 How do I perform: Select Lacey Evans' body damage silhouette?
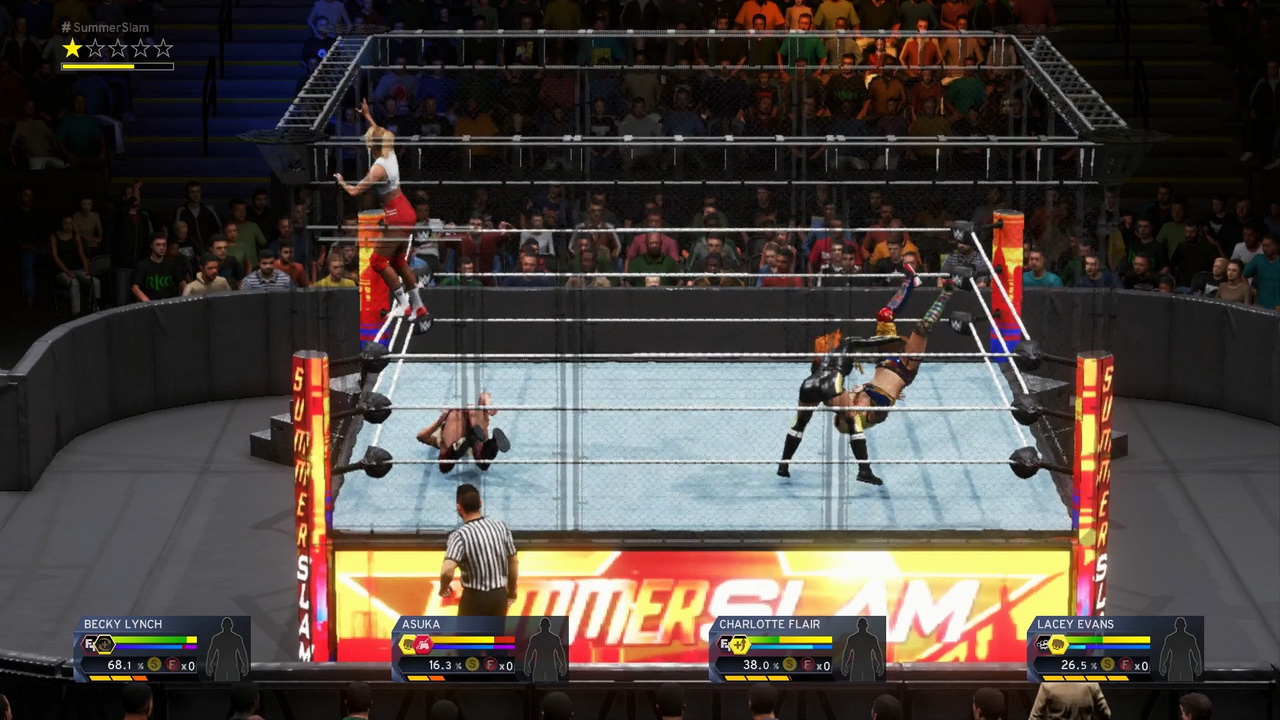[1180, 649]
